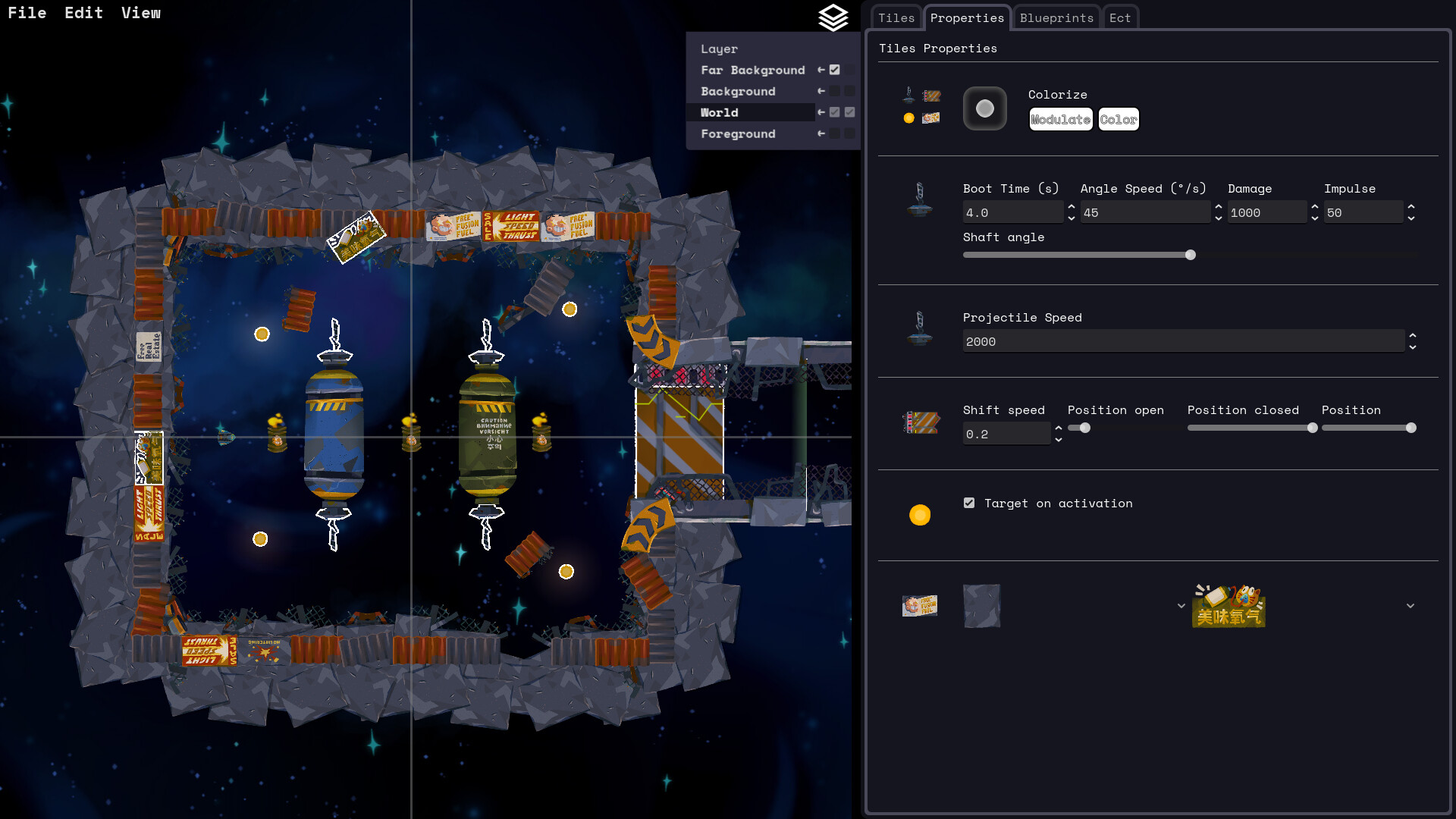Click the 美味氧气 oxygen sign image
This screenshot has width=1456, height=819.
click(1228, 606)
